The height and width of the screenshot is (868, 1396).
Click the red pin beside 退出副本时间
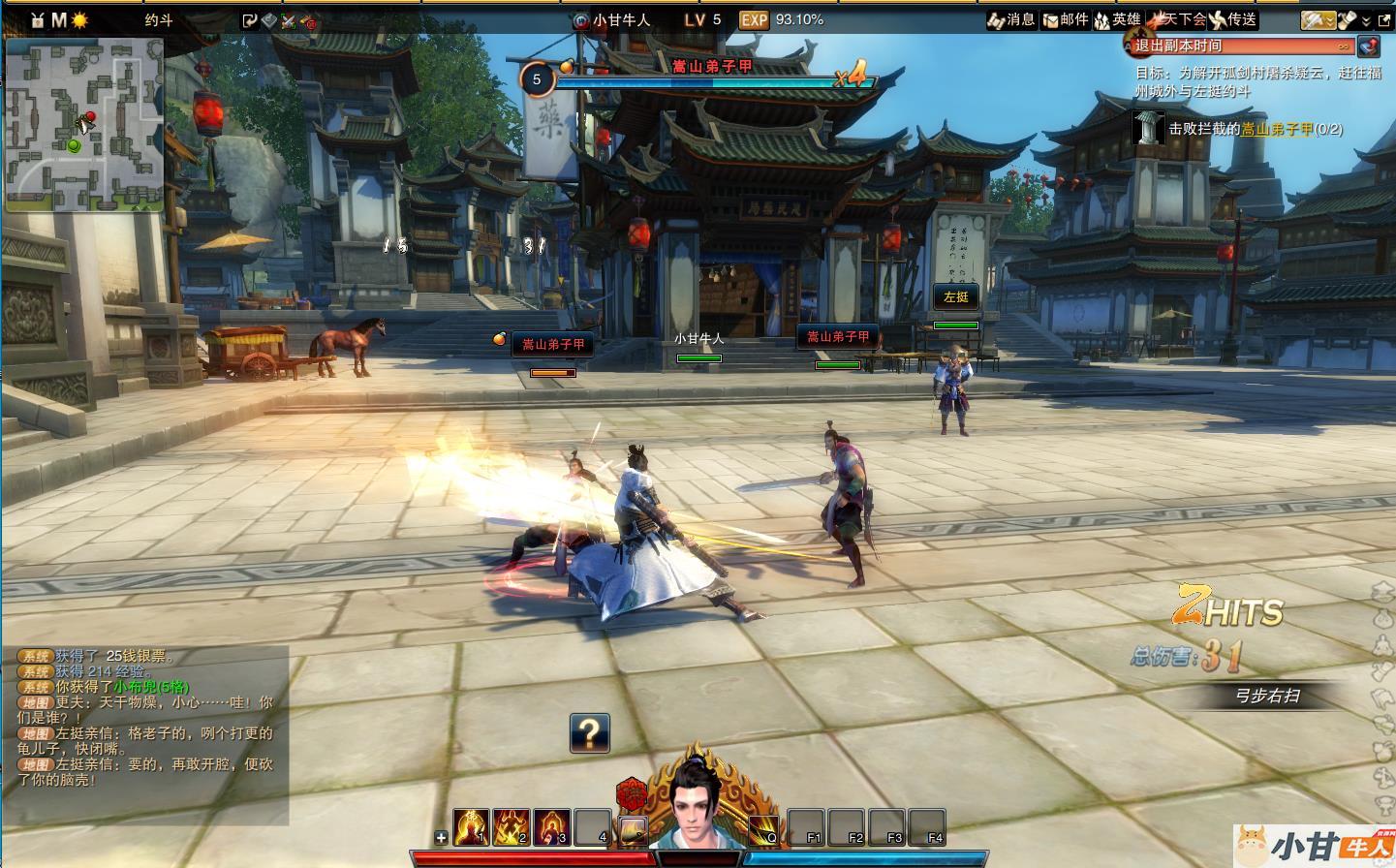[1368, 46]
